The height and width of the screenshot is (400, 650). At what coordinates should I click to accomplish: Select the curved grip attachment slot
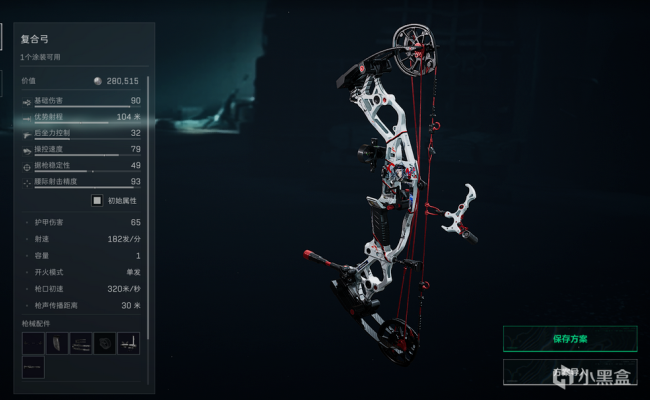pos(57,344)
